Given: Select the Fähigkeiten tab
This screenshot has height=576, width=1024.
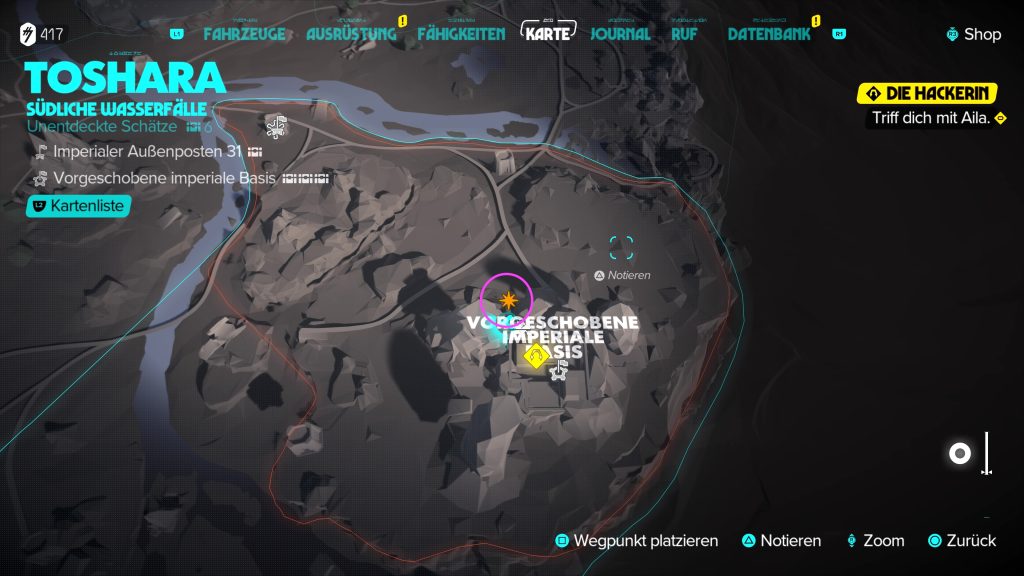Looking at the screenshot, I should [x=463, y=34].
